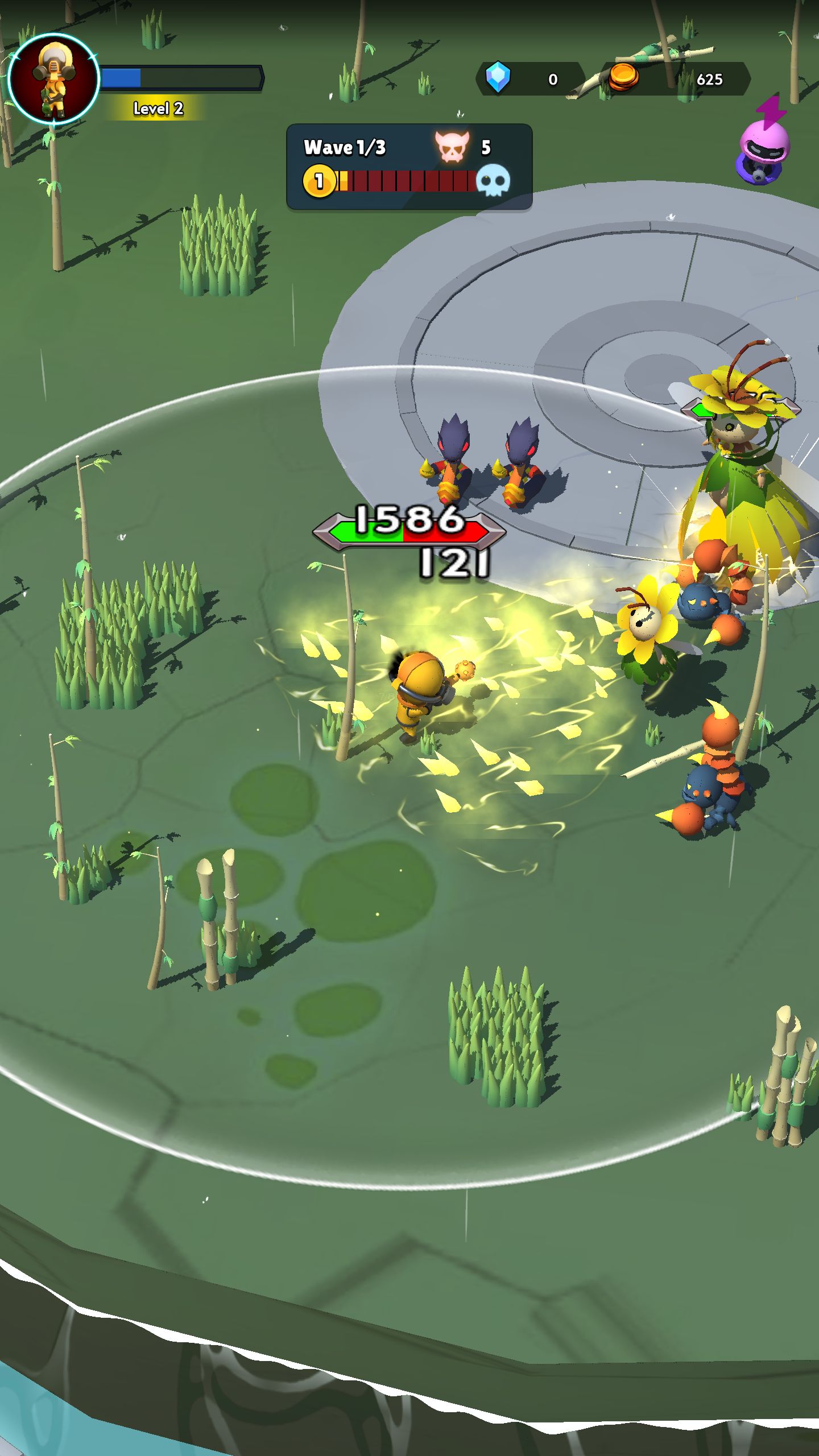This screenshot has width=819, height=1456.
Task: Tap the orange coin currency icon
Action: pyautogui.click(x=623, y=77)
